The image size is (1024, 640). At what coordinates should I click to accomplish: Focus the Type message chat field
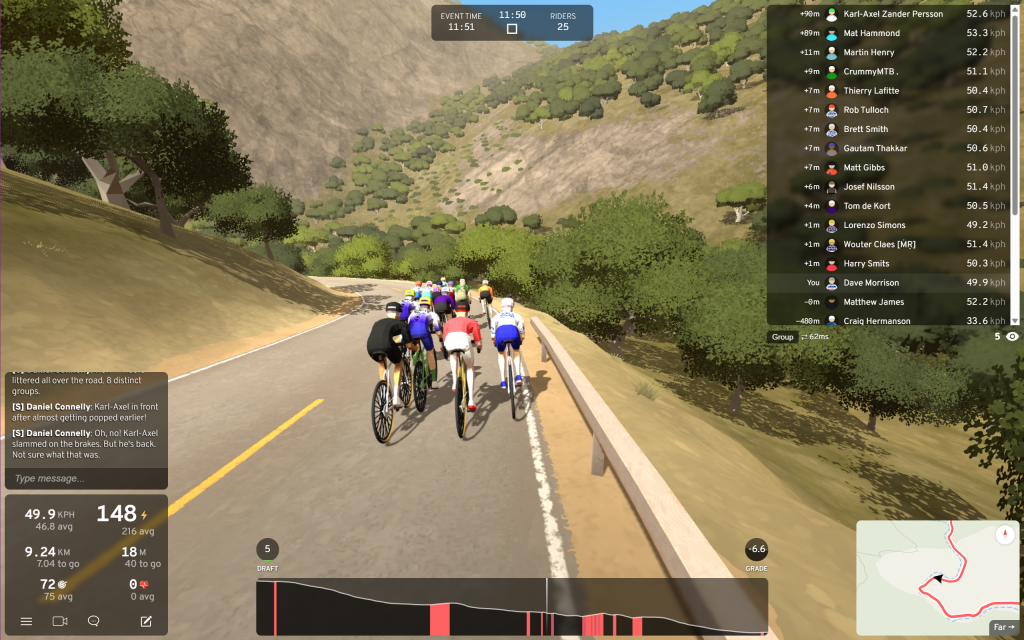coord(85,478)
